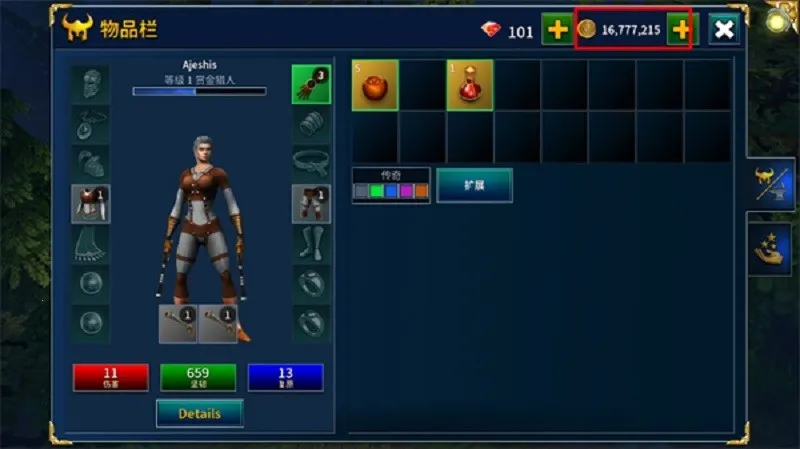Image resolution: width=800 pixels, height=449 pixels.
Task: Open the empty foot equipment slot
Action: (90, 243)
